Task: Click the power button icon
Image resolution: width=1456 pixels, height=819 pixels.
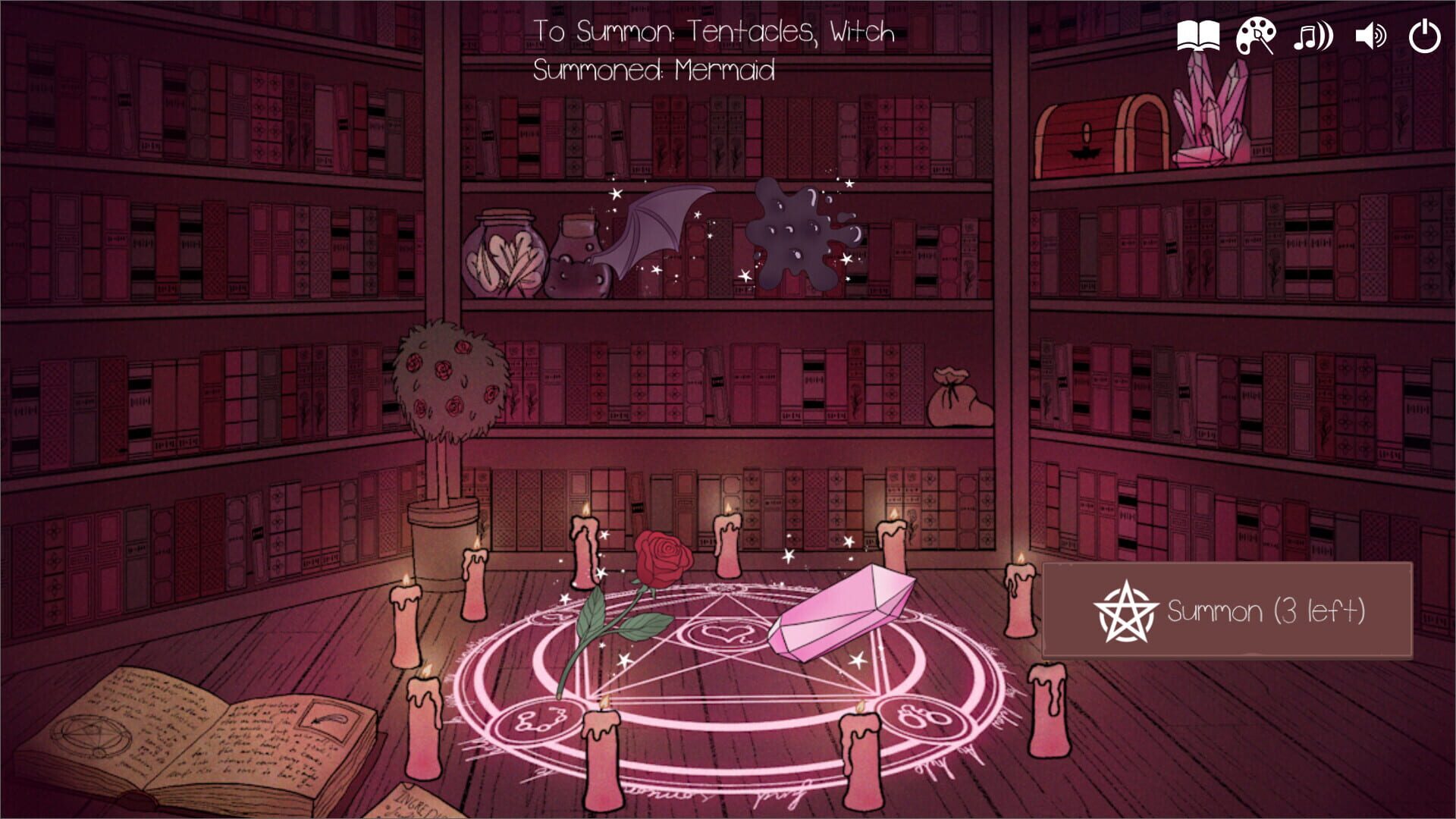Action: click(1425, 35)
